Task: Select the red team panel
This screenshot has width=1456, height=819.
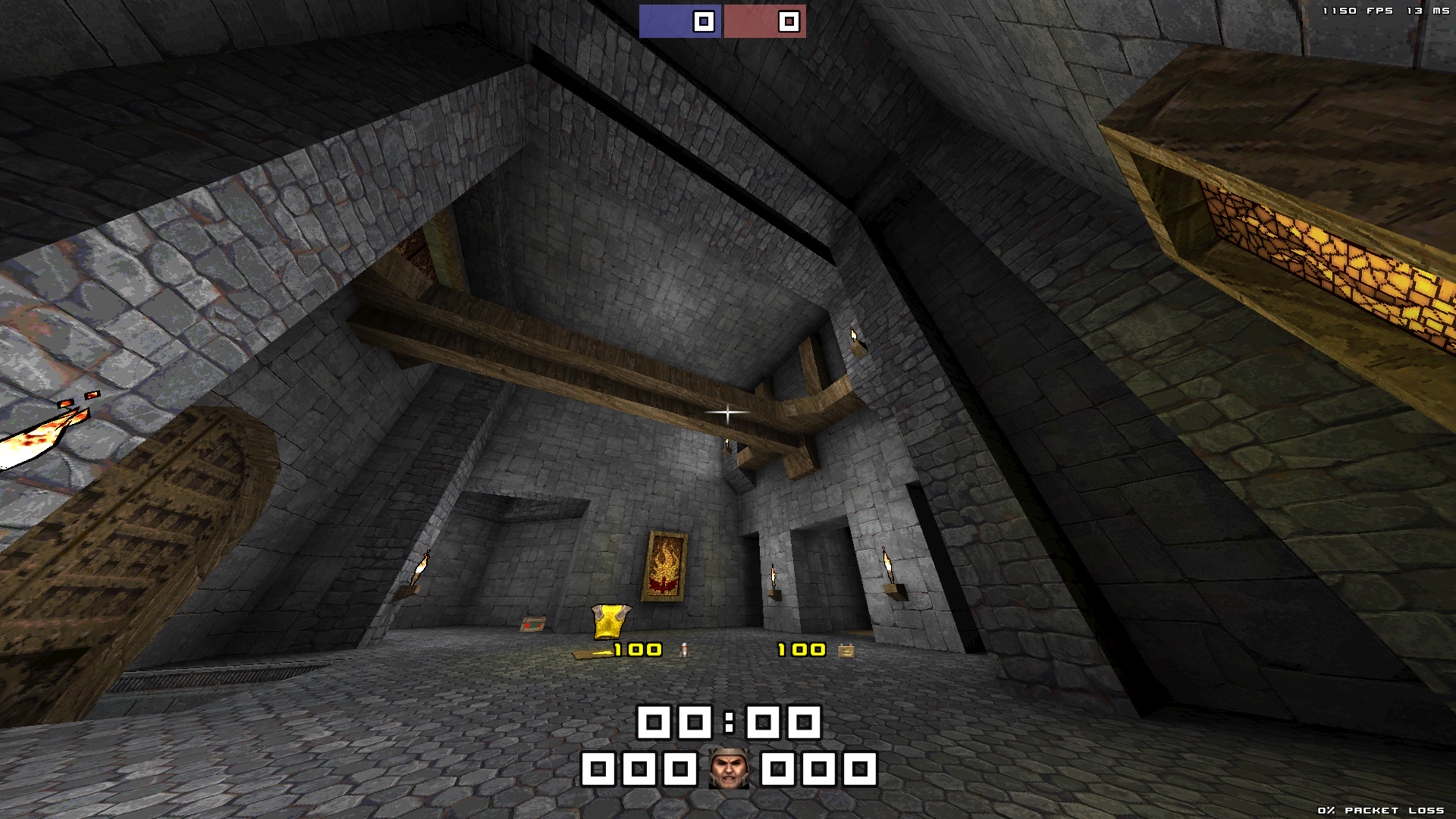Action: (764, 21)
